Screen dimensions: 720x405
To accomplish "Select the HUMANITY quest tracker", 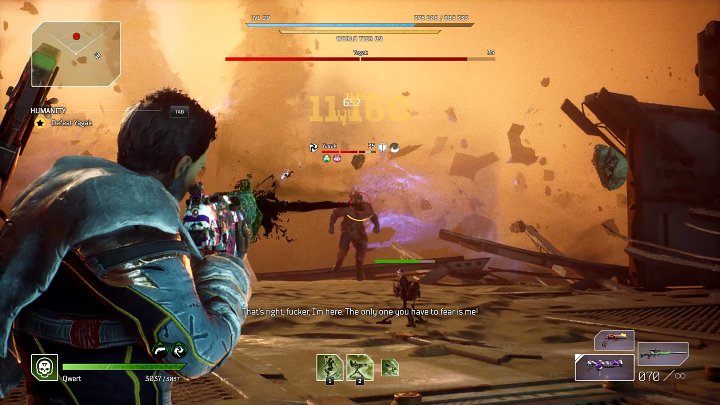I will pos(48,110).
